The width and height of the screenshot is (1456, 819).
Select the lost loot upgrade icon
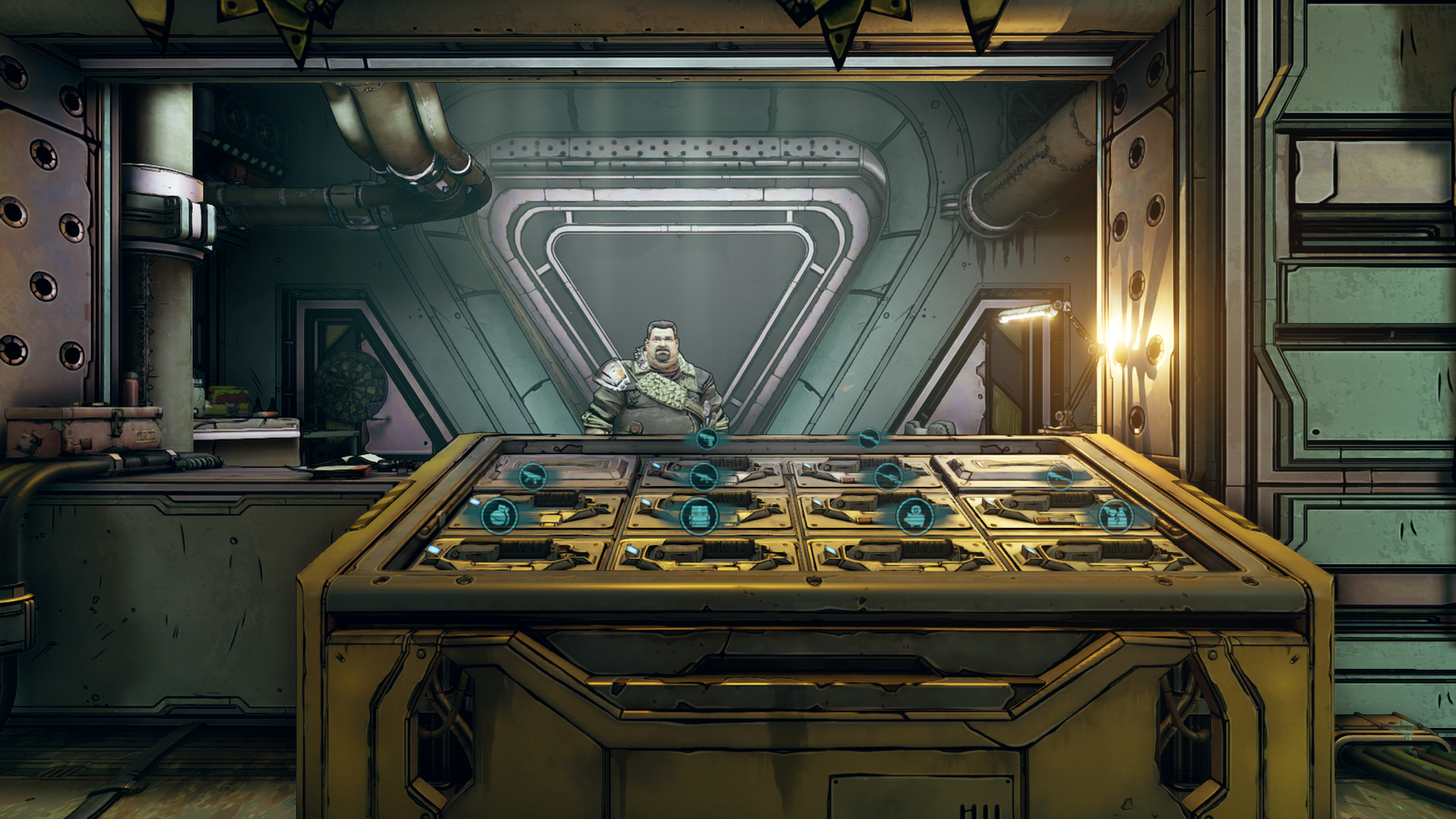point(1115,516)
